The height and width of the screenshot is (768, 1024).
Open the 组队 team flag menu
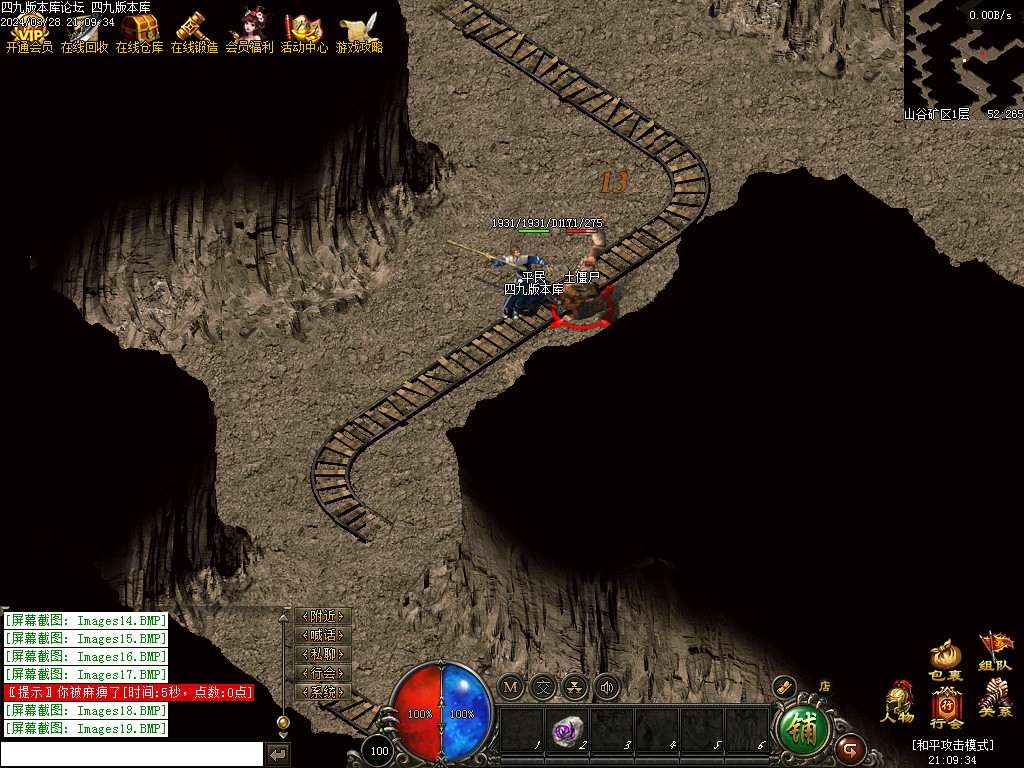click(x=995, y=651)
